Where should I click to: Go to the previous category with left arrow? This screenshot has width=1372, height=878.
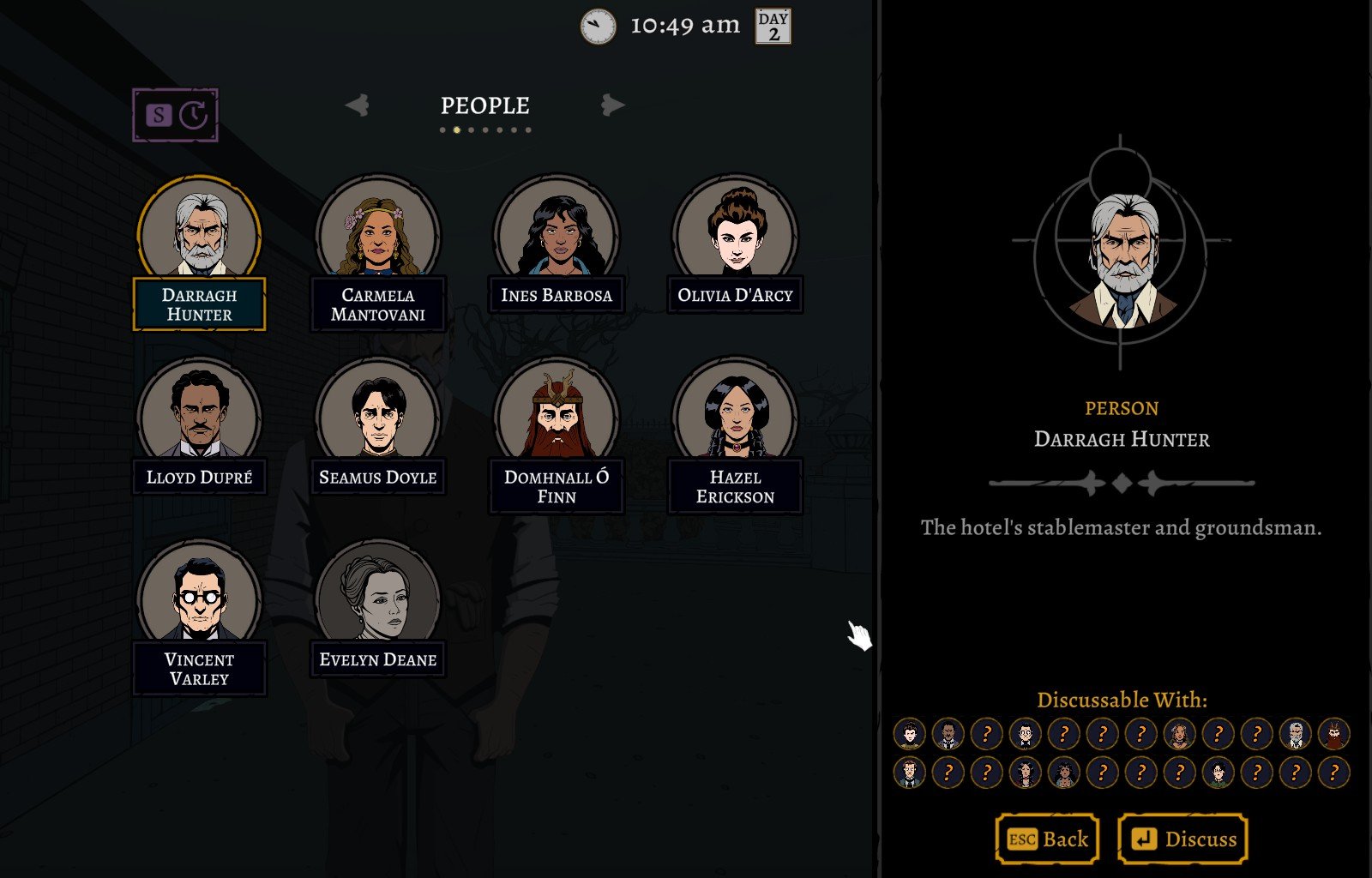click(358, 105)
